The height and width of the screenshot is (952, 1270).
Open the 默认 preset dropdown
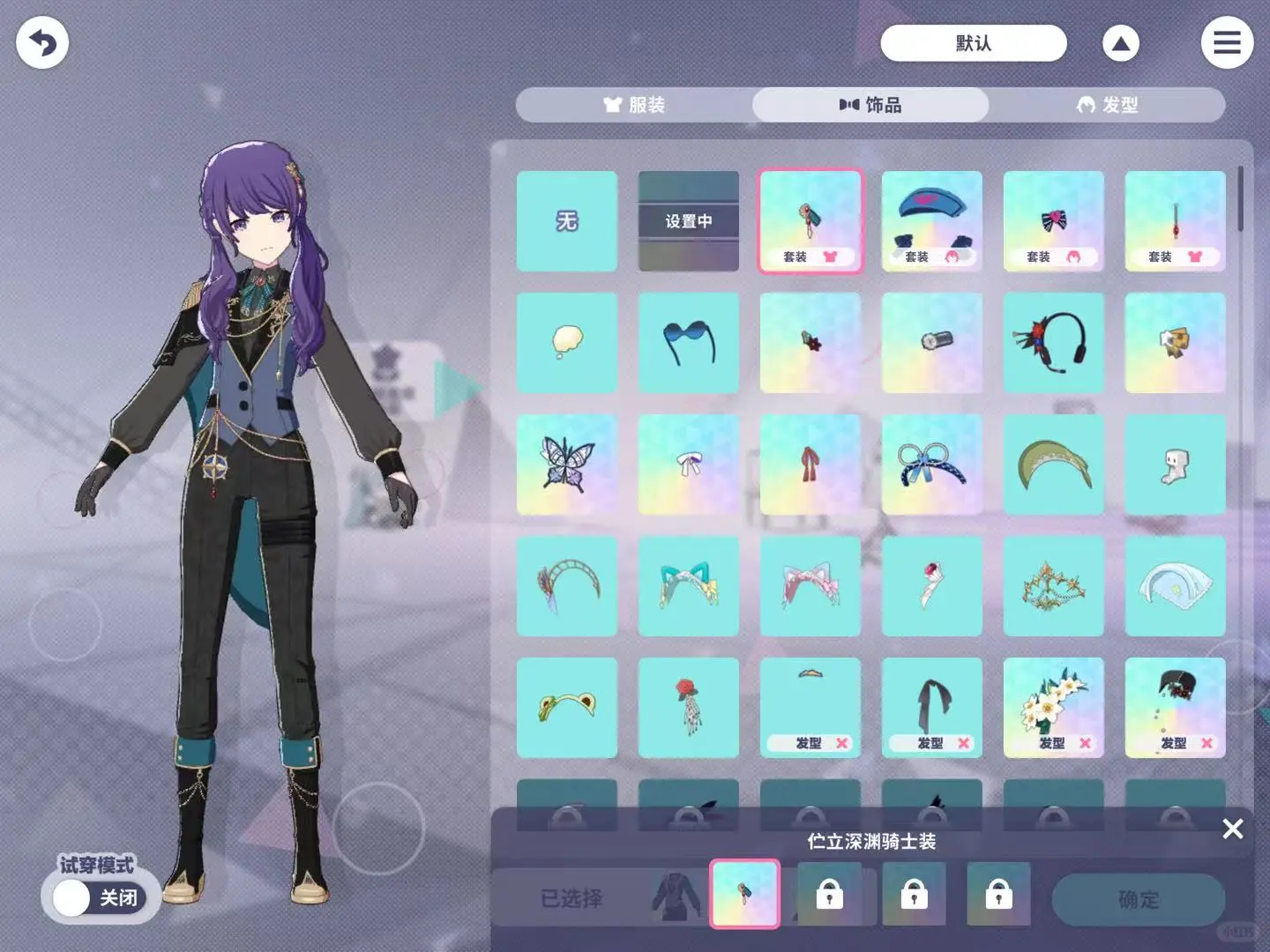[973, 43]
